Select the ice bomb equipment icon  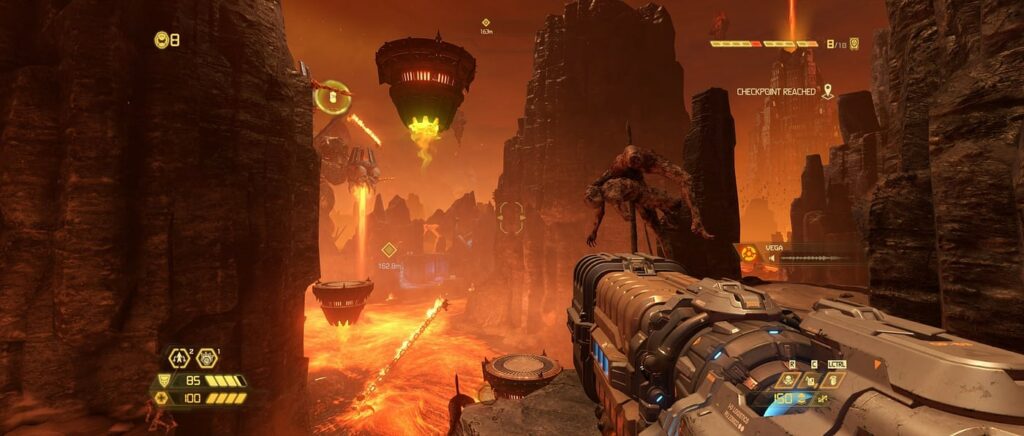[x=207, y=357]
